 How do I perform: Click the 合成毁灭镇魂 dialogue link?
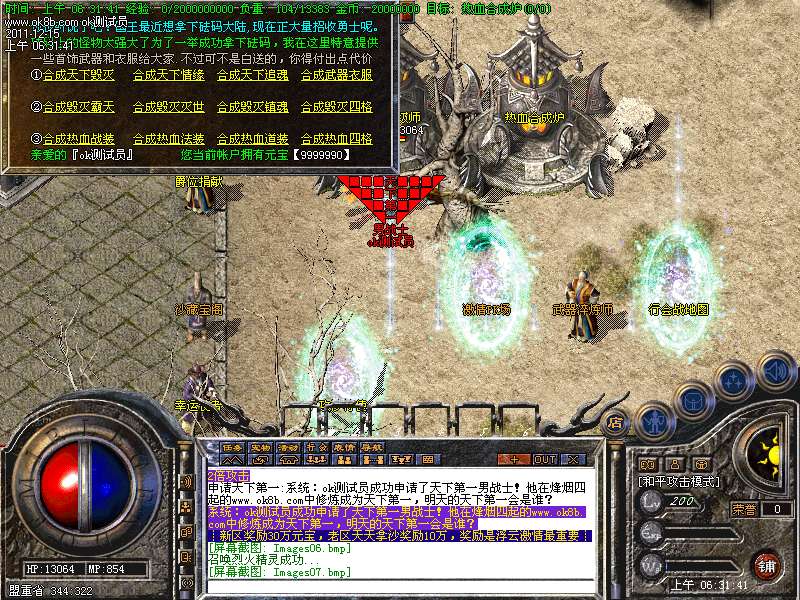(252, 107)
